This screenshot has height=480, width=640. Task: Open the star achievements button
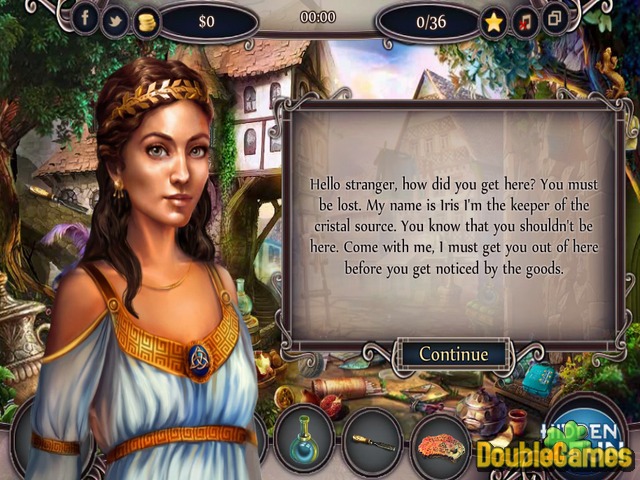tap(494, 19)
